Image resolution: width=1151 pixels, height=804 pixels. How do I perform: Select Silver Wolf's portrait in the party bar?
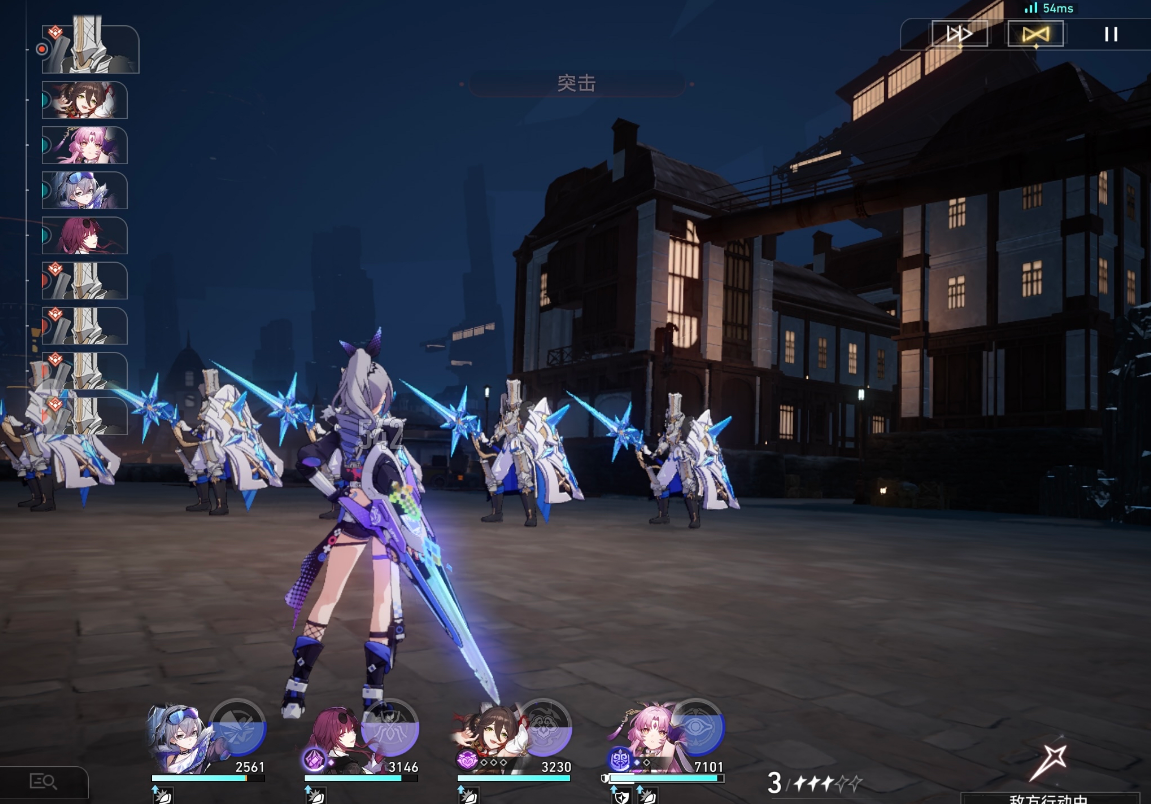[x=180, y=739]
